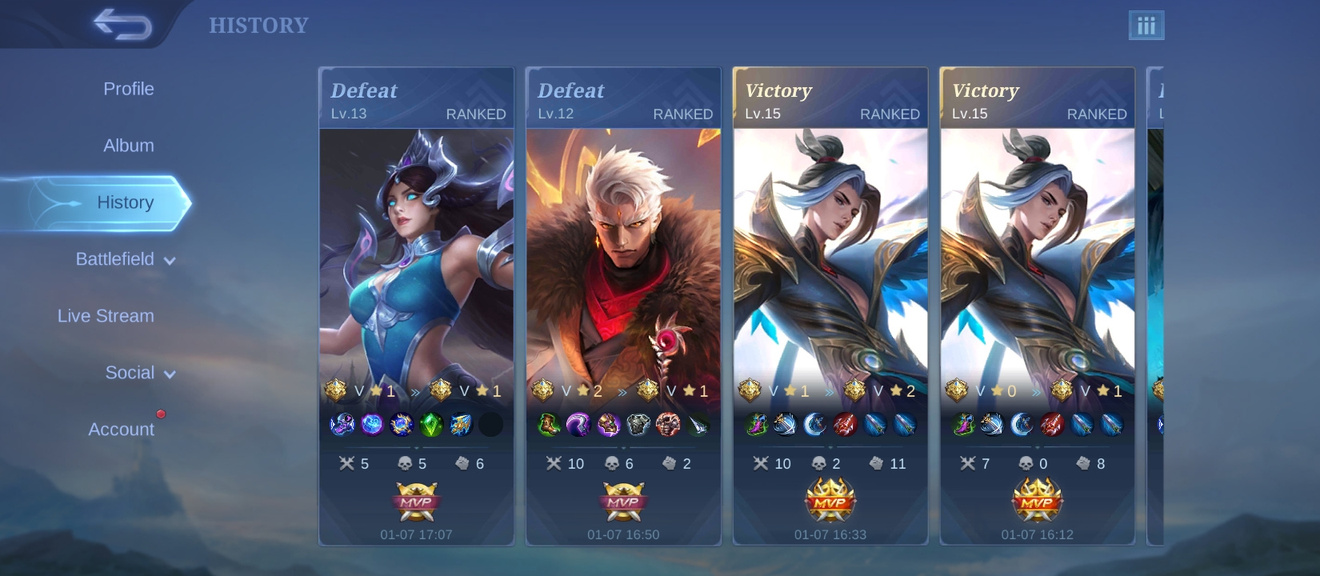This screenshot has width=1320, height=576.
Task: Expand the Battlefield menu
Action: pos(126,260)
